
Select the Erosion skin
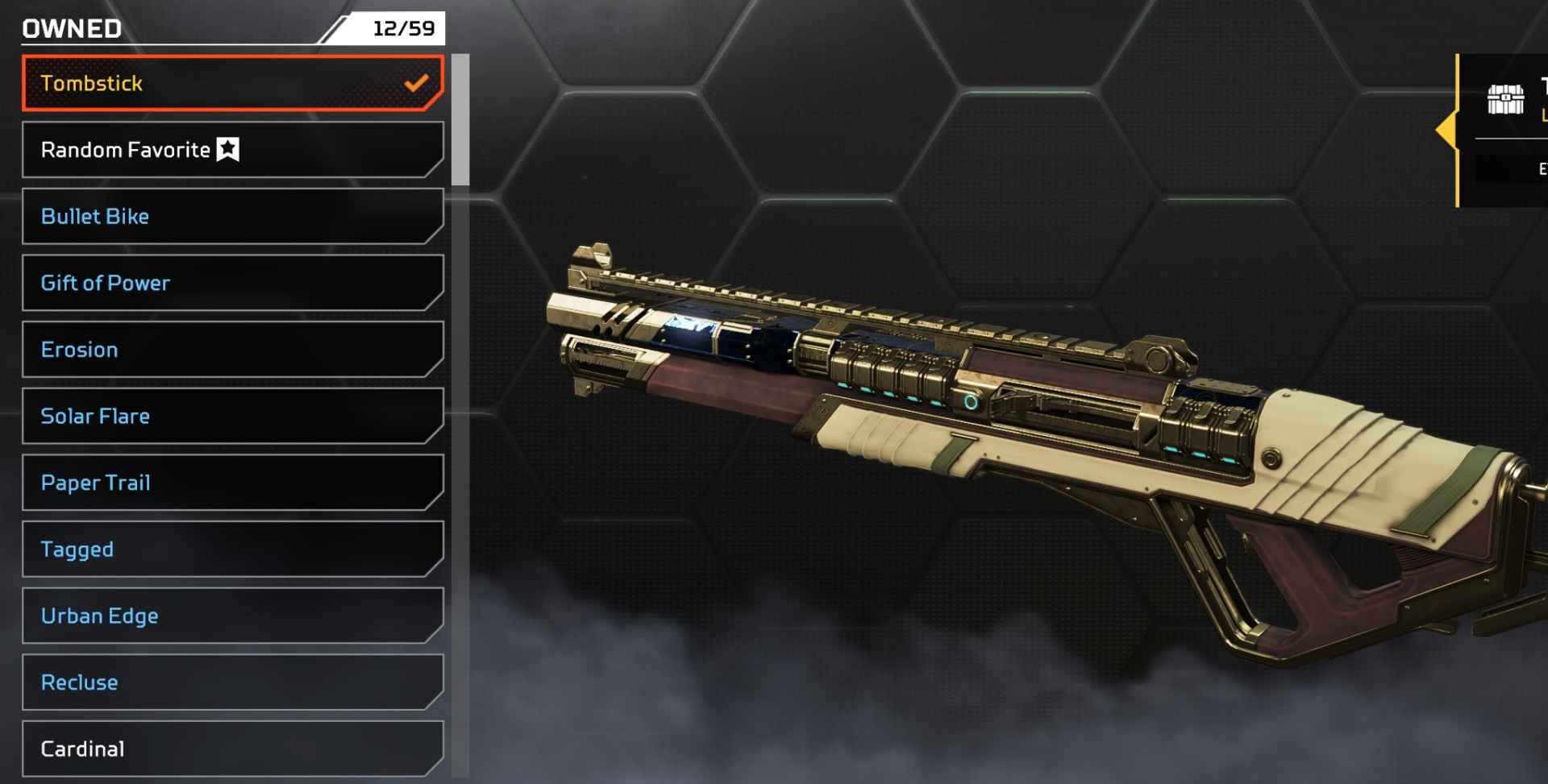[x=231, y=349]
